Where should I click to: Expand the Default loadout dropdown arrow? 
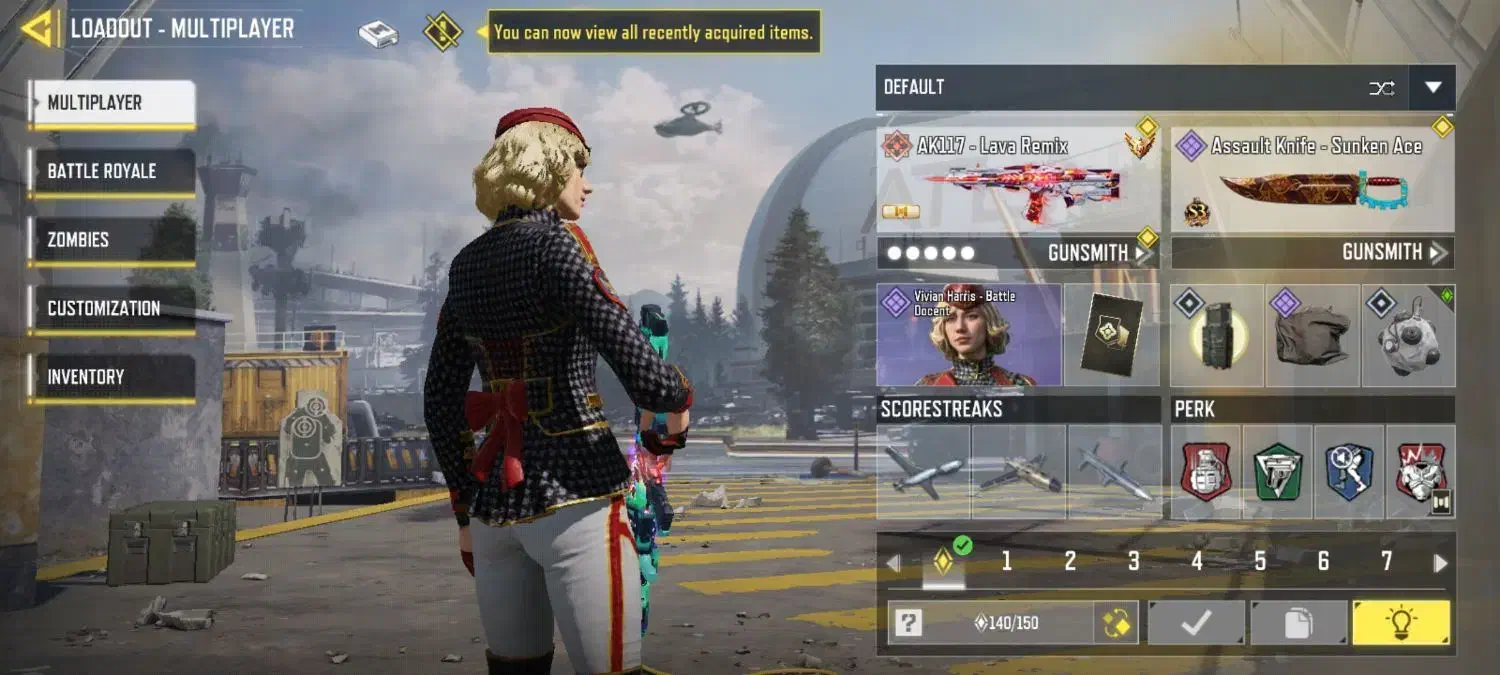click(x=1432, y=88)
